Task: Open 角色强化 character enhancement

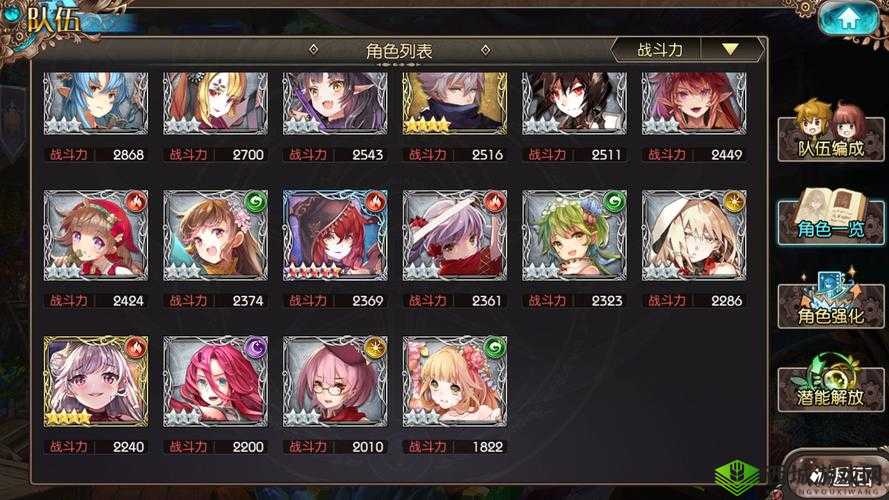Action: point(830,300)
